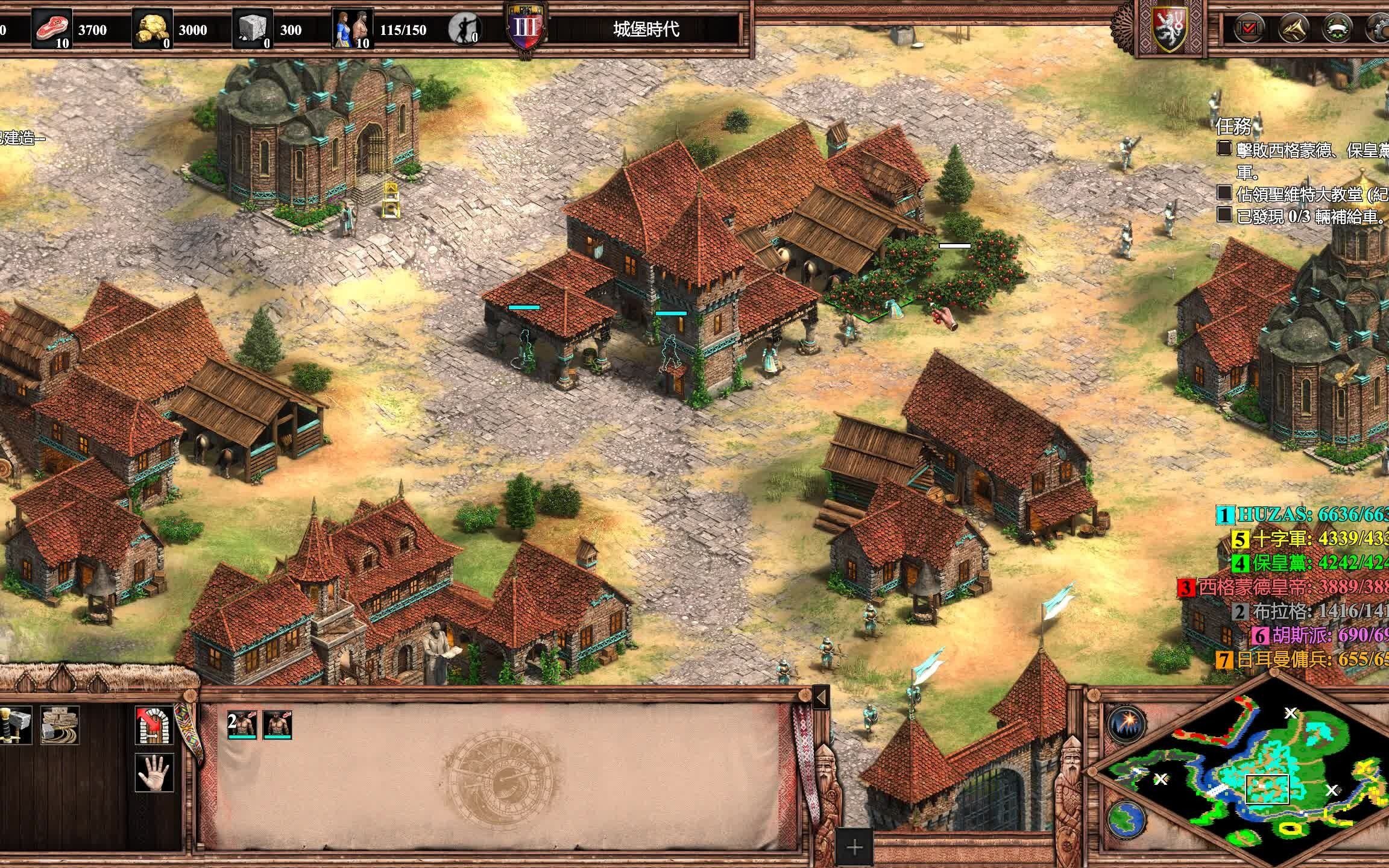Select the villager portrait numbered 2
This screenshot has width=1389, height=868.
[x=242, y=725]
